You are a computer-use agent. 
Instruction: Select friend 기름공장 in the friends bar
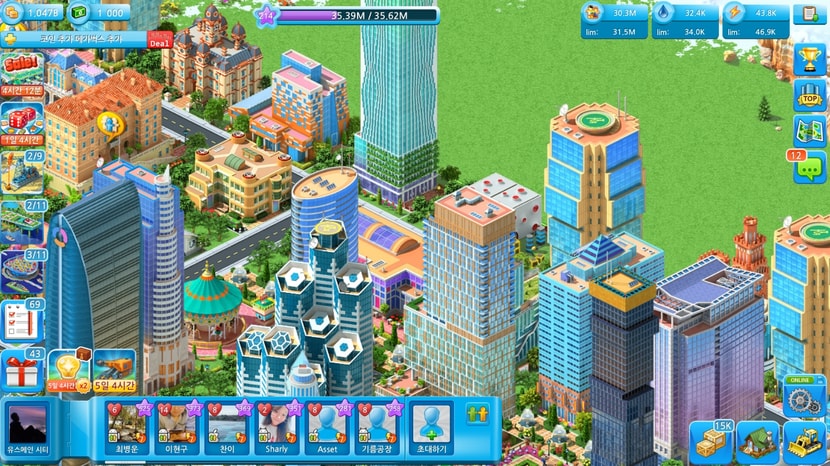378,427
